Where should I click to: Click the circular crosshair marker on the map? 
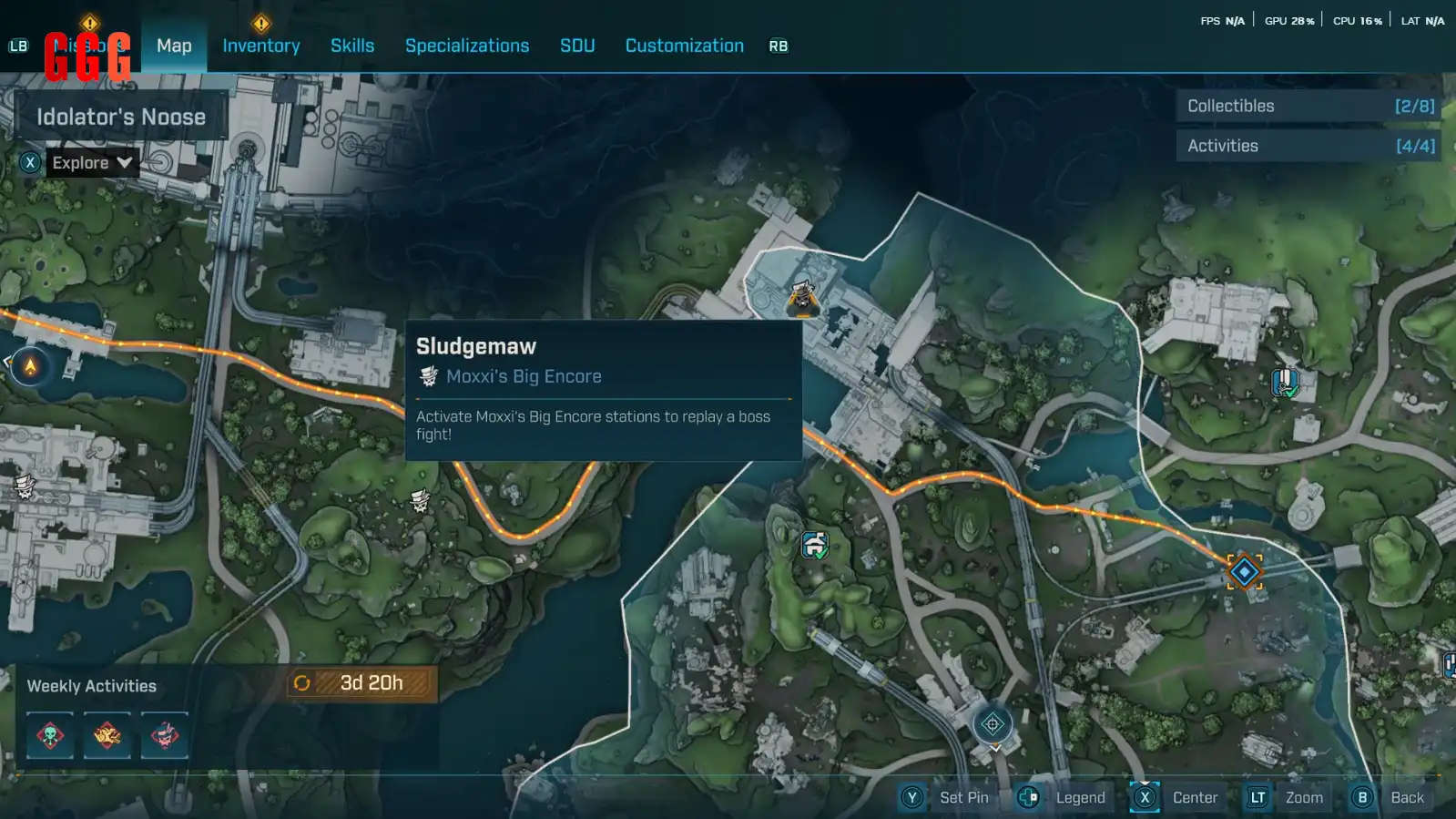[x=993, y=725]
